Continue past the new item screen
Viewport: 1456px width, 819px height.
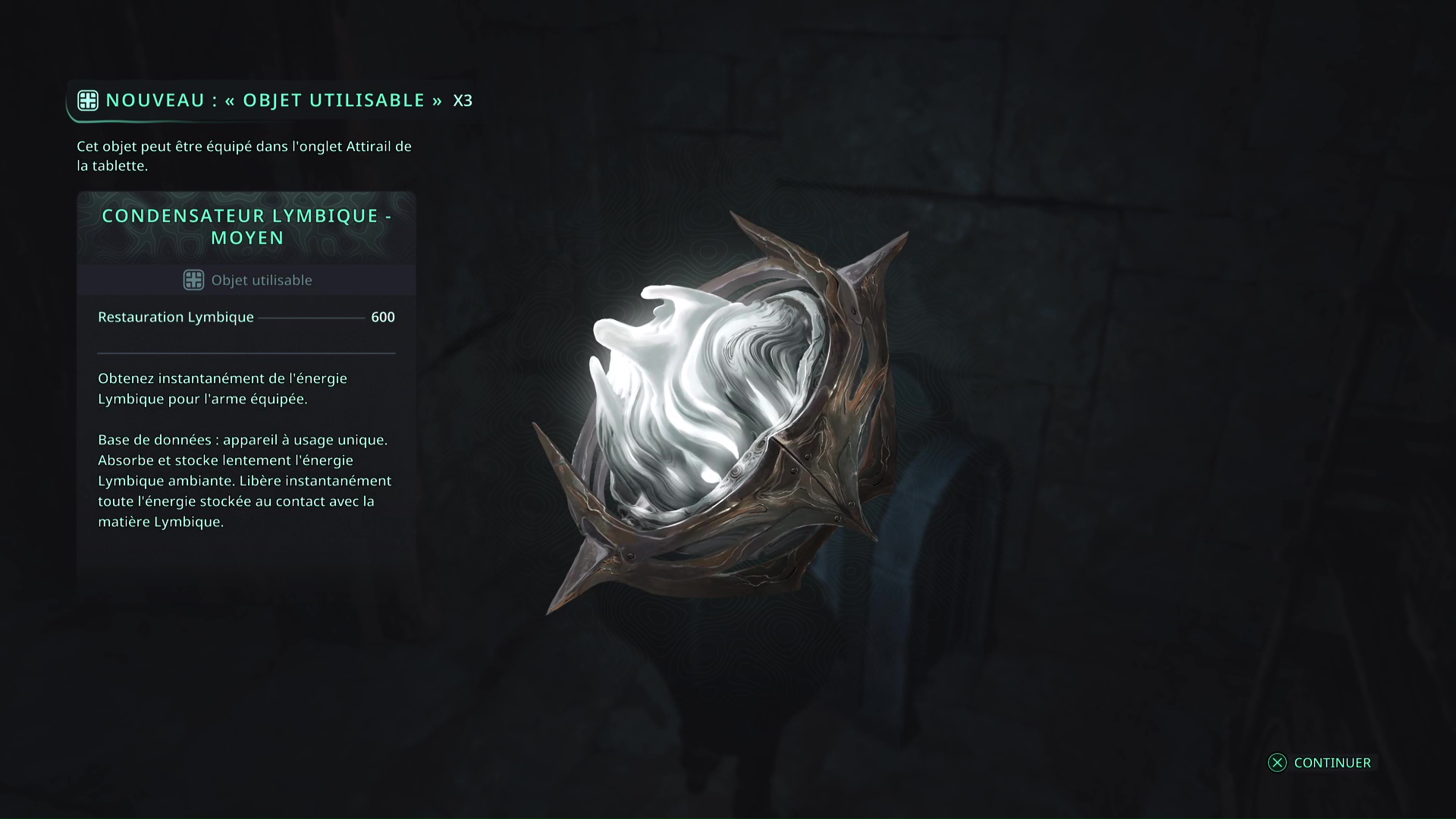coord(1319,763)
